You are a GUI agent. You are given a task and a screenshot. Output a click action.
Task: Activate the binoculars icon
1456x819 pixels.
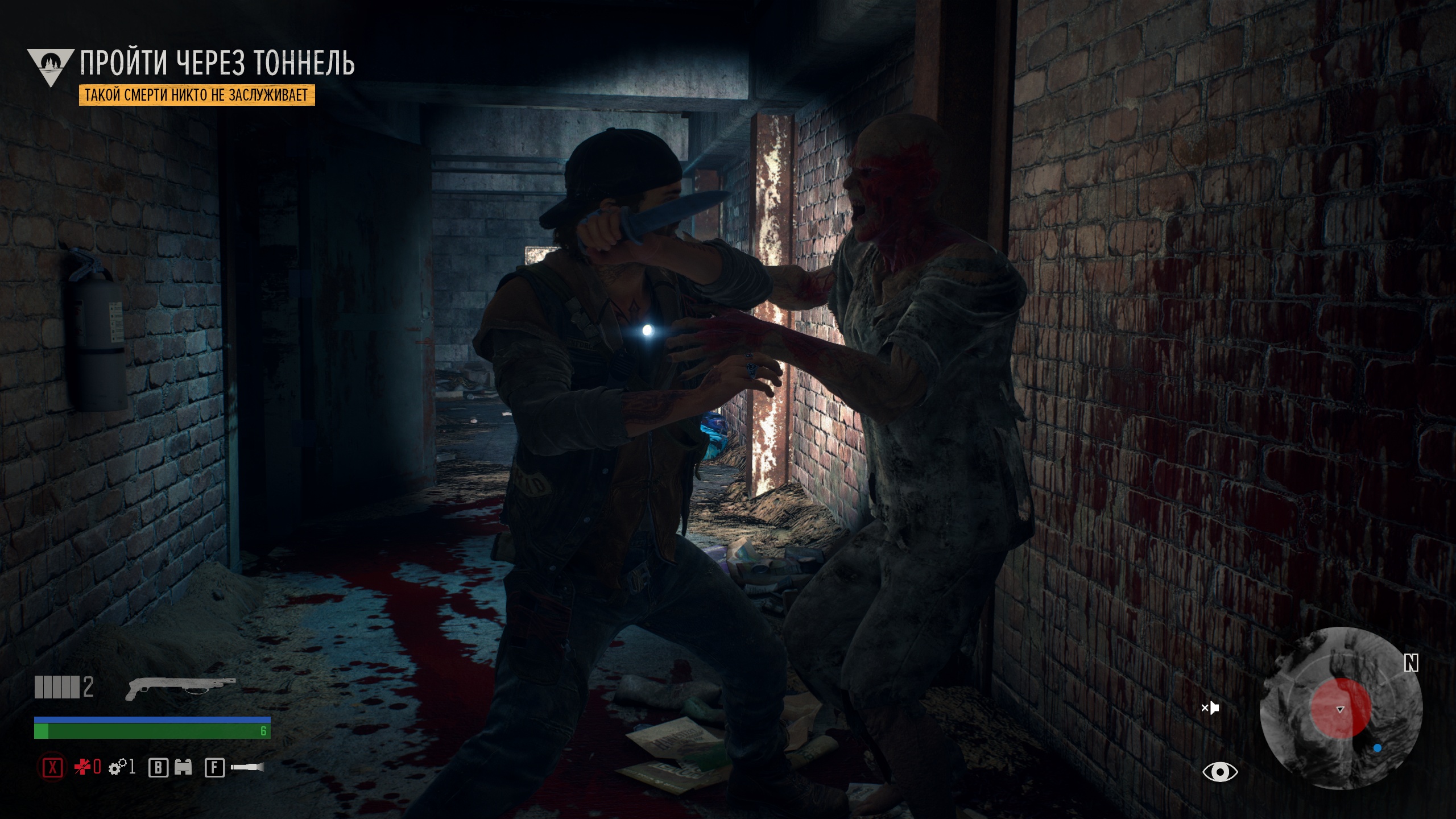coord(183,768)
